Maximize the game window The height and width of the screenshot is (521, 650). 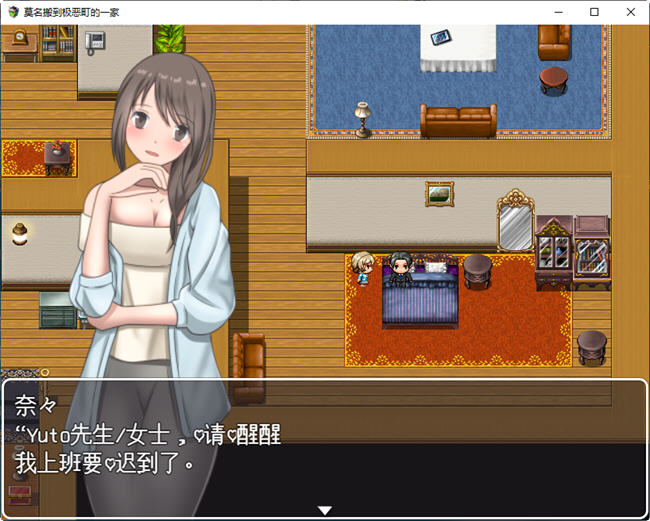(x=594, y=12)
